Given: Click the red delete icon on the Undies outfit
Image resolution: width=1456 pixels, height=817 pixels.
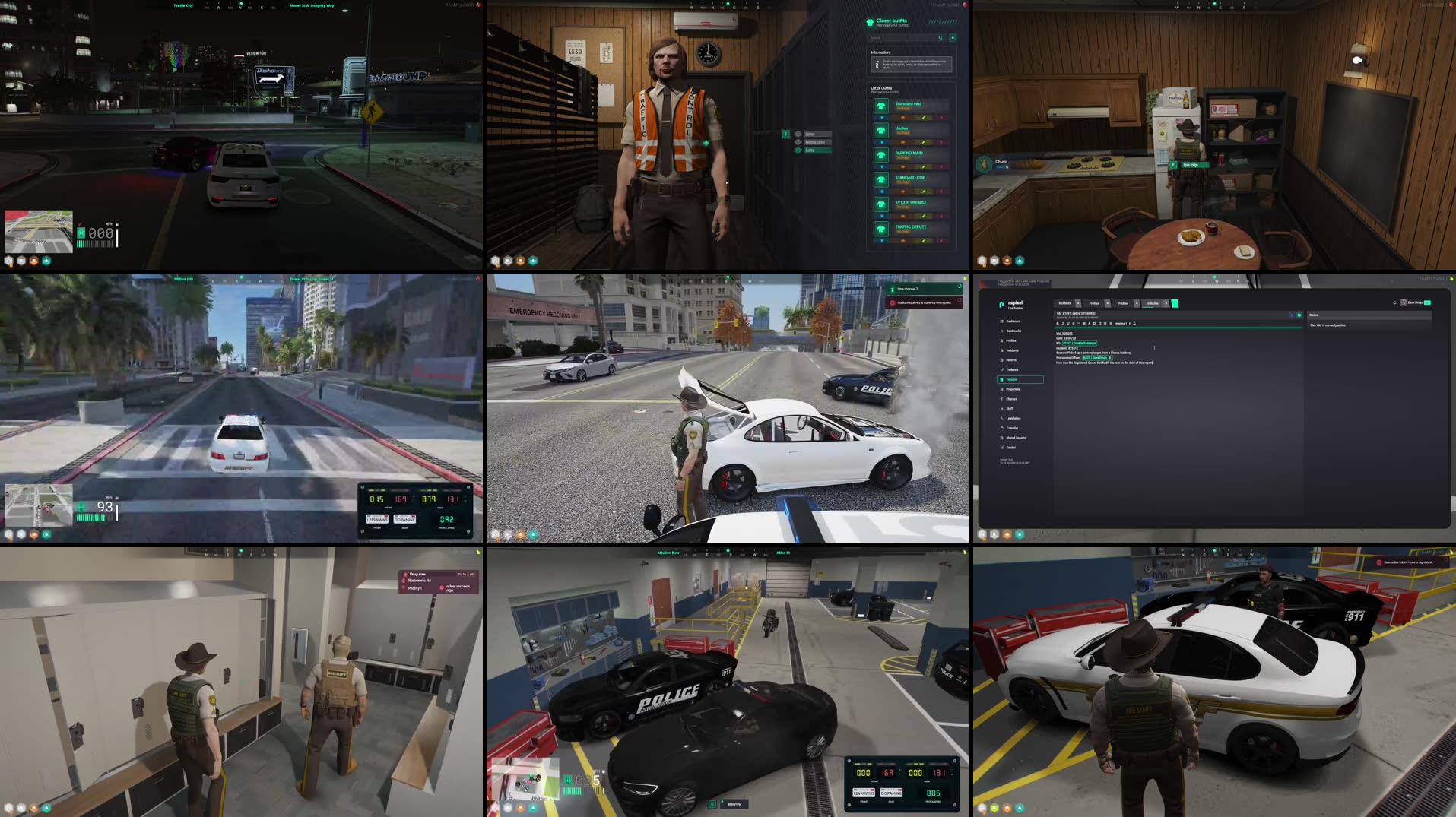Looking at the screenshot, I should coord(941,142).
